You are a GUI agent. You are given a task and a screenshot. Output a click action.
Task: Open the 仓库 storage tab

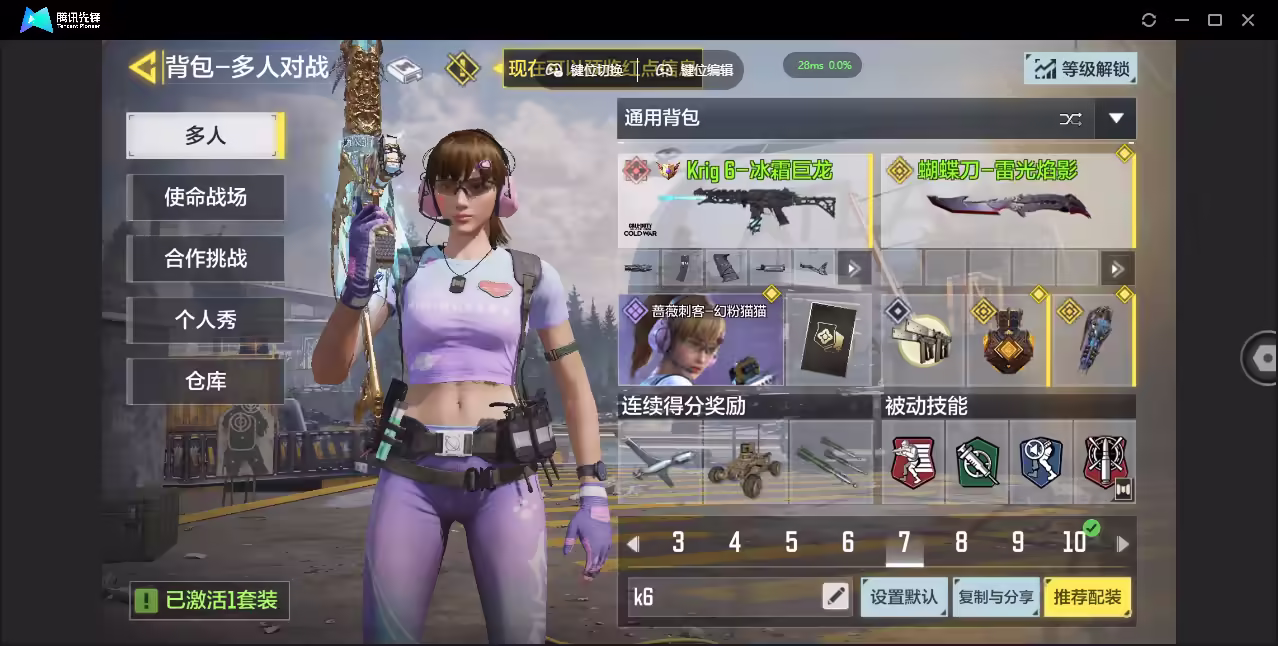tap(205, 381)
